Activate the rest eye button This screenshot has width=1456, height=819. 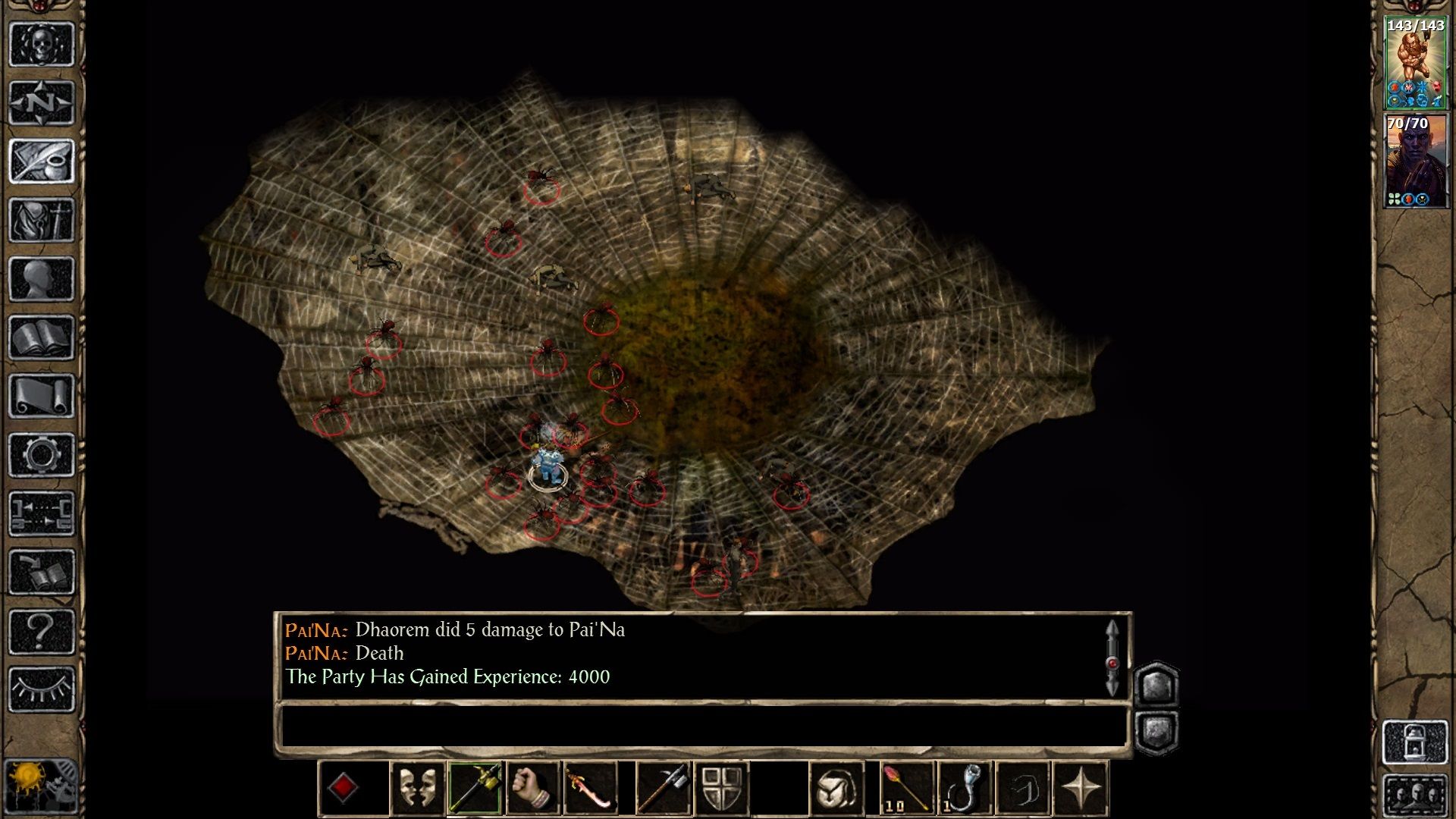click(41, 689)
